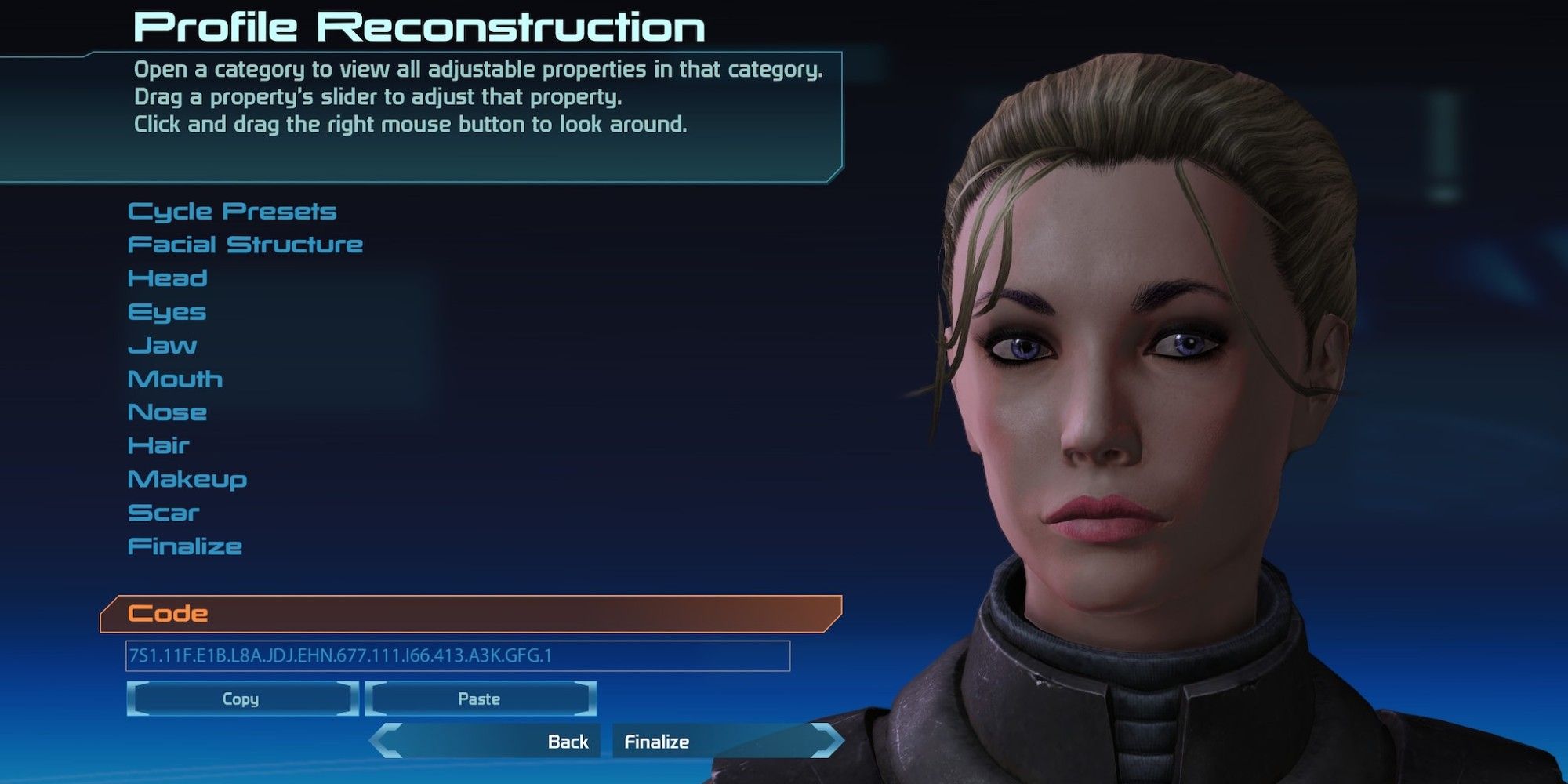This screenshot has height=784, width=1568.
Task: Open the Mouth properties
Action: [x=176, y=379]
